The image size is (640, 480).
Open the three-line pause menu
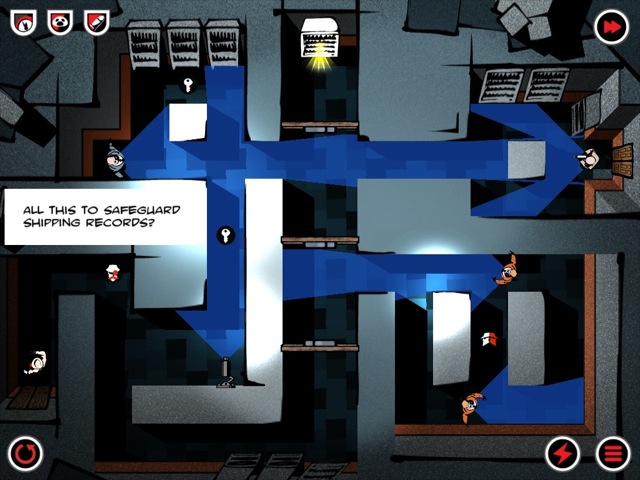click(x=613, y=454)
